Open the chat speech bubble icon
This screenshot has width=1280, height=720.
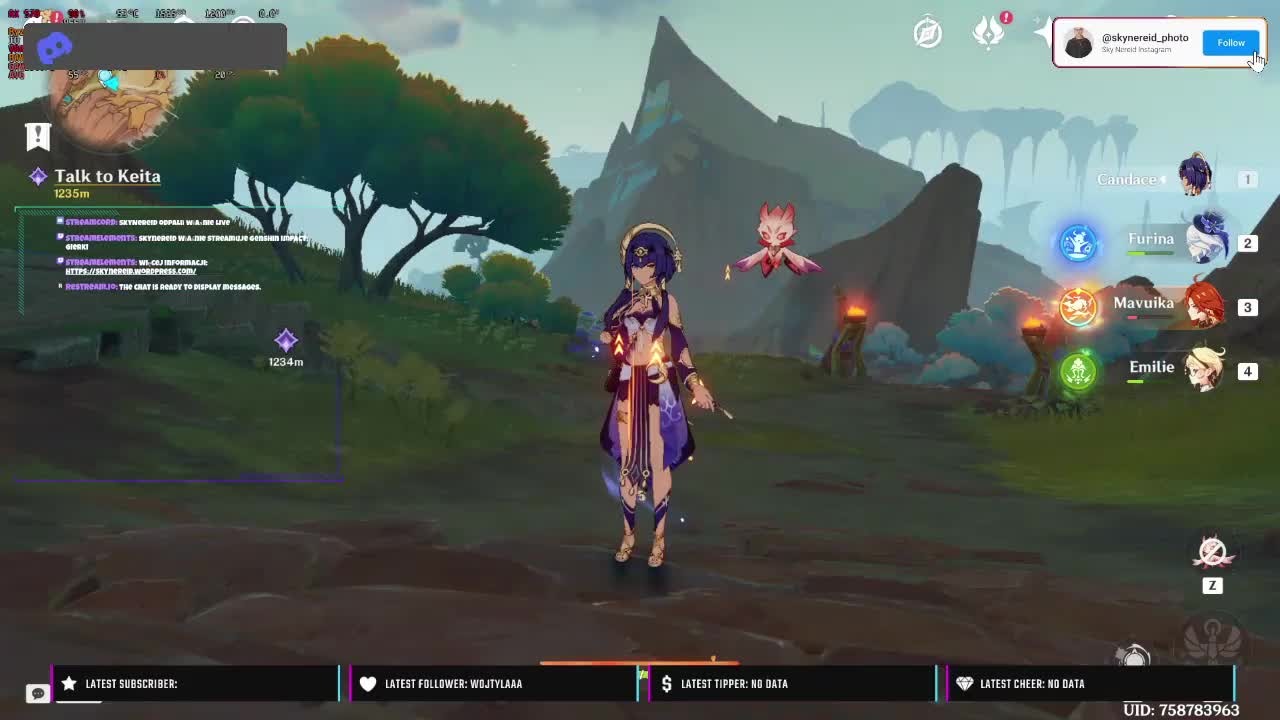pyautogui.click(x=37, y=693)
